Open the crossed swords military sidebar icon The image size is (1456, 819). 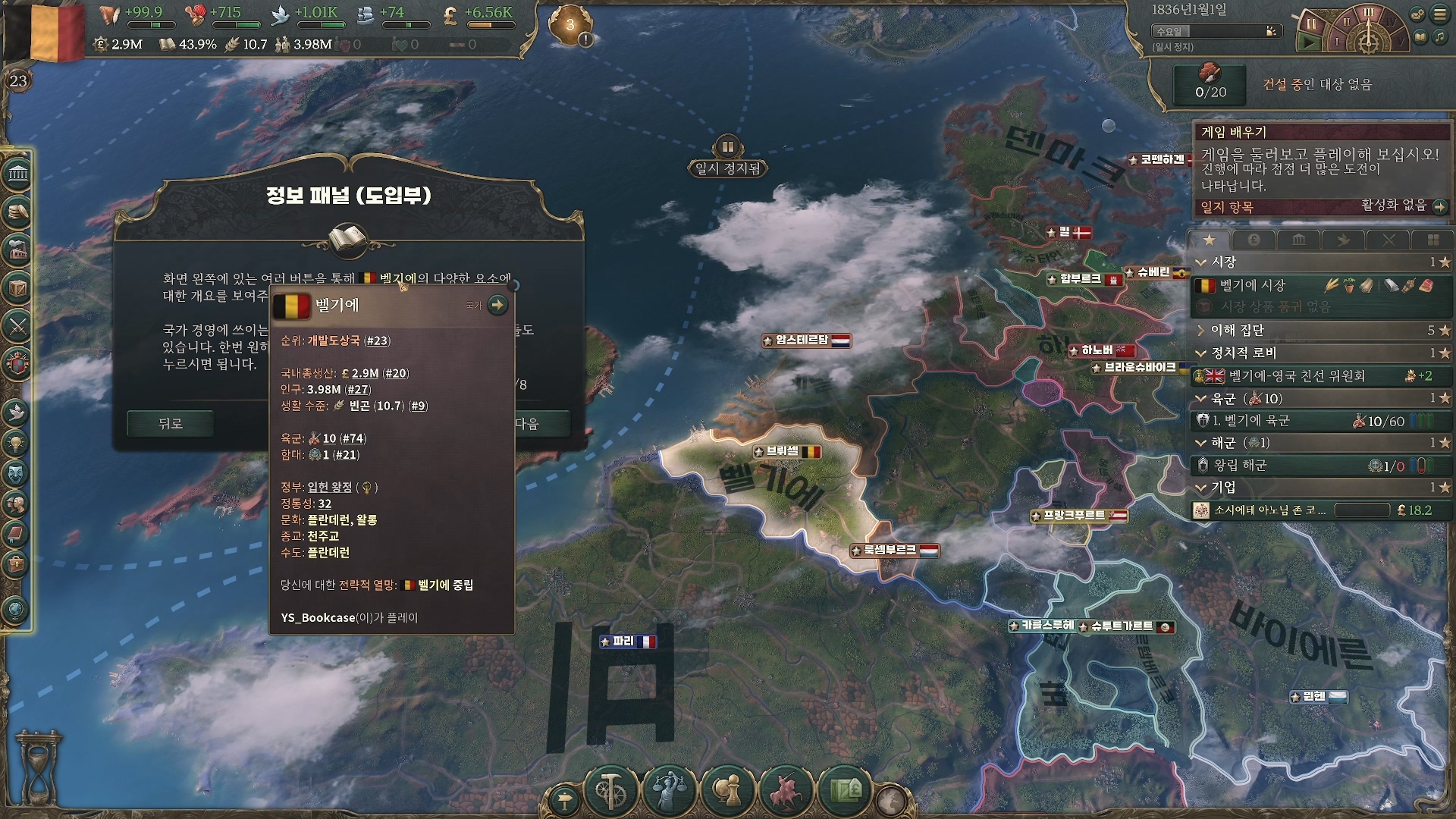pos(17,327)
